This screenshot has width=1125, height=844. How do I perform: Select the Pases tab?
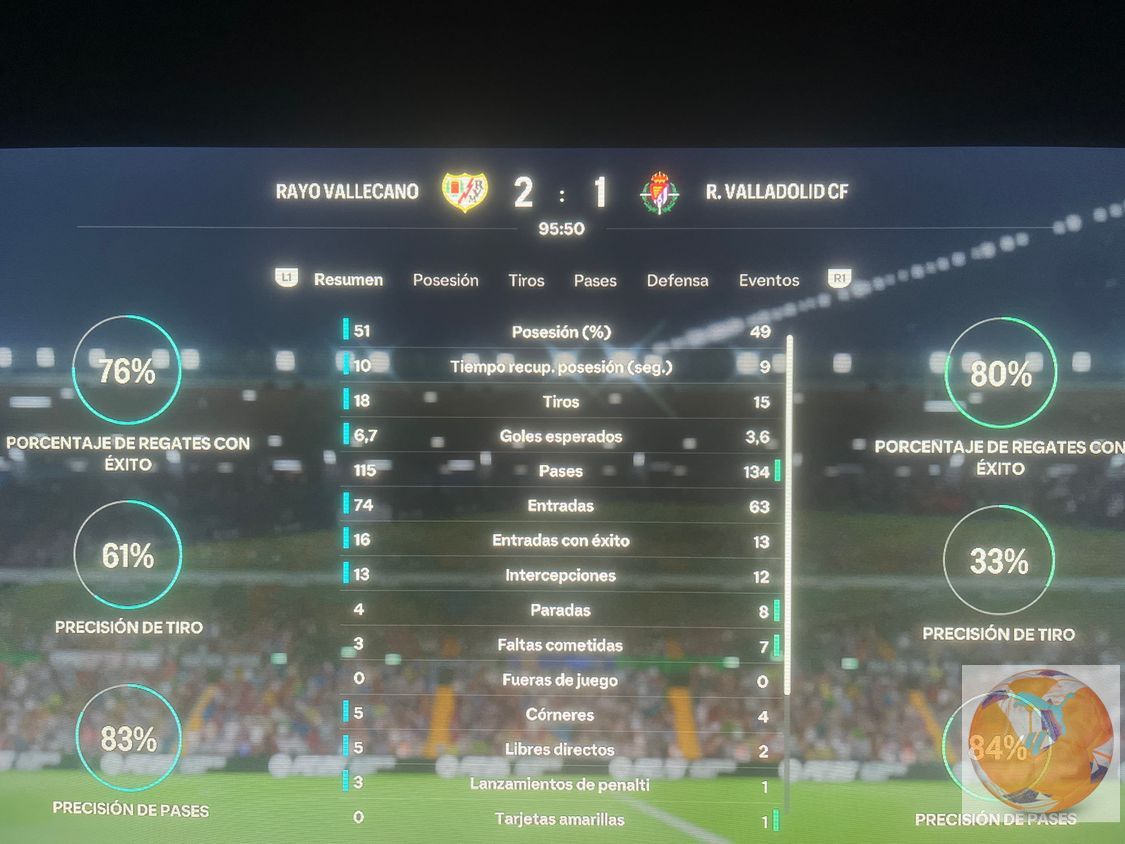point(595,281)
